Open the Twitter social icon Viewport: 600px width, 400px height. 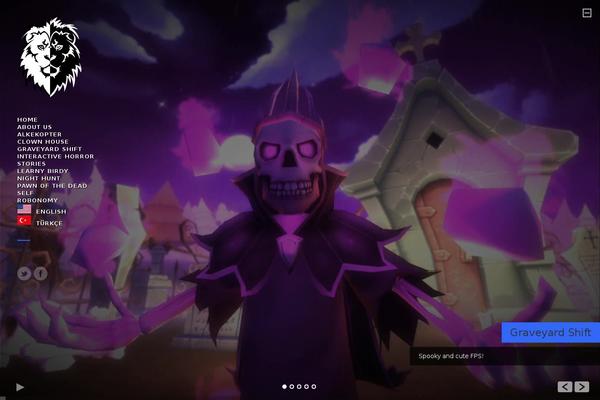[24, 273]
